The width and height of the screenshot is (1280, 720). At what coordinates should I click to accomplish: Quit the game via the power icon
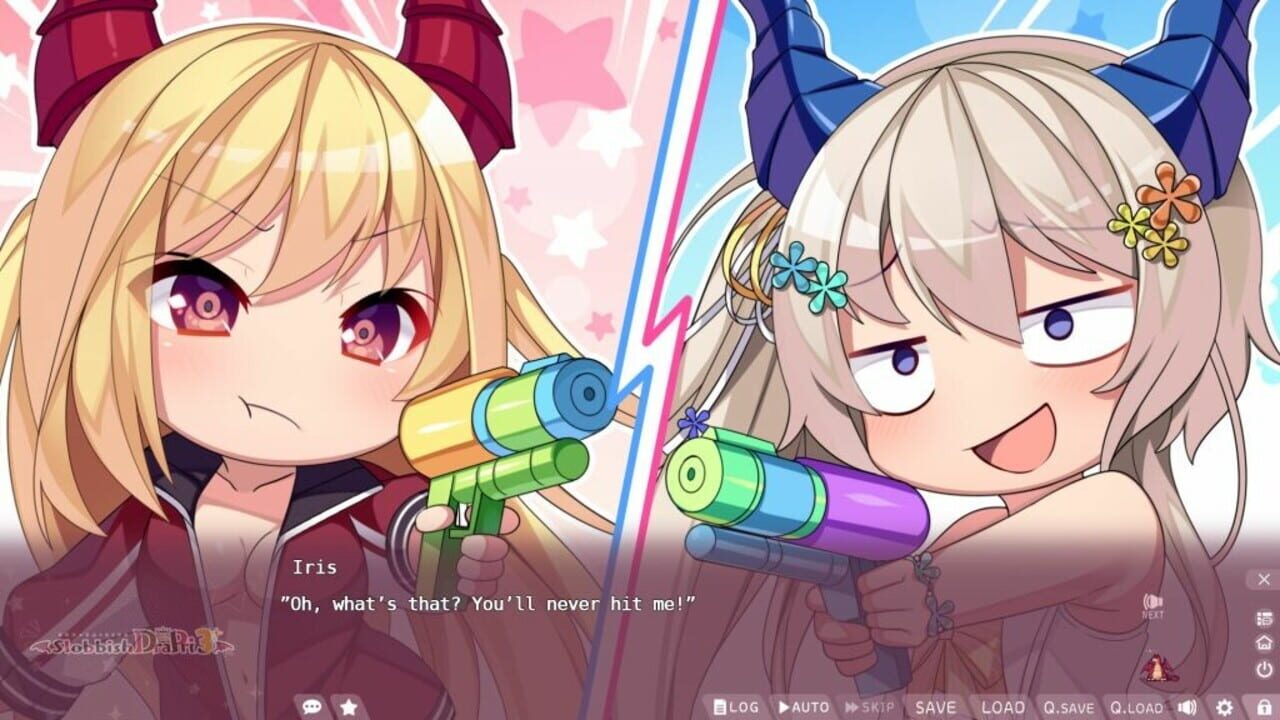[1263, 667]
